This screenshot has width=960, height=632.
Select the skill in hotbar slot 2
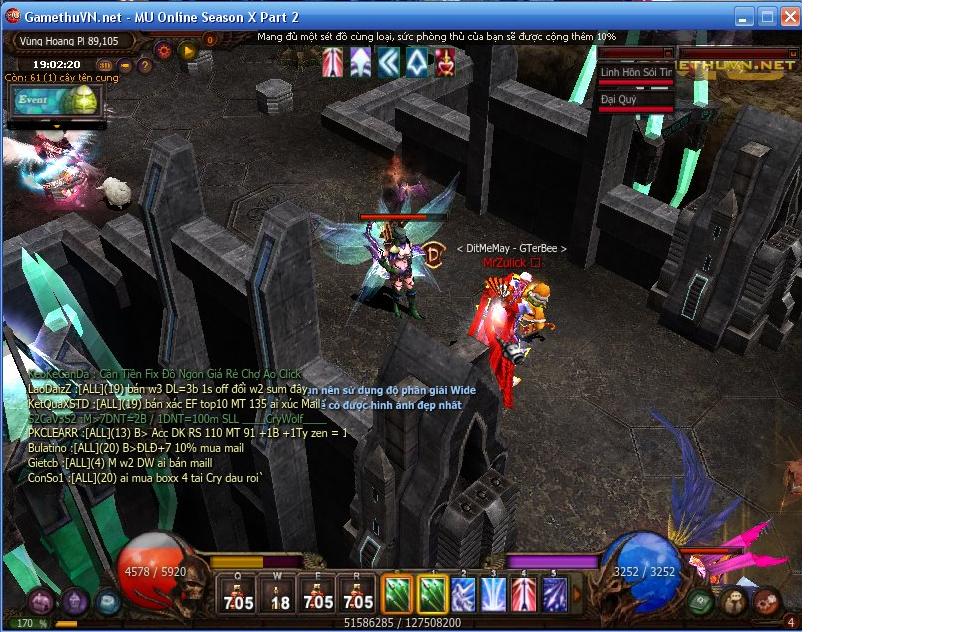tap(462, 595)
